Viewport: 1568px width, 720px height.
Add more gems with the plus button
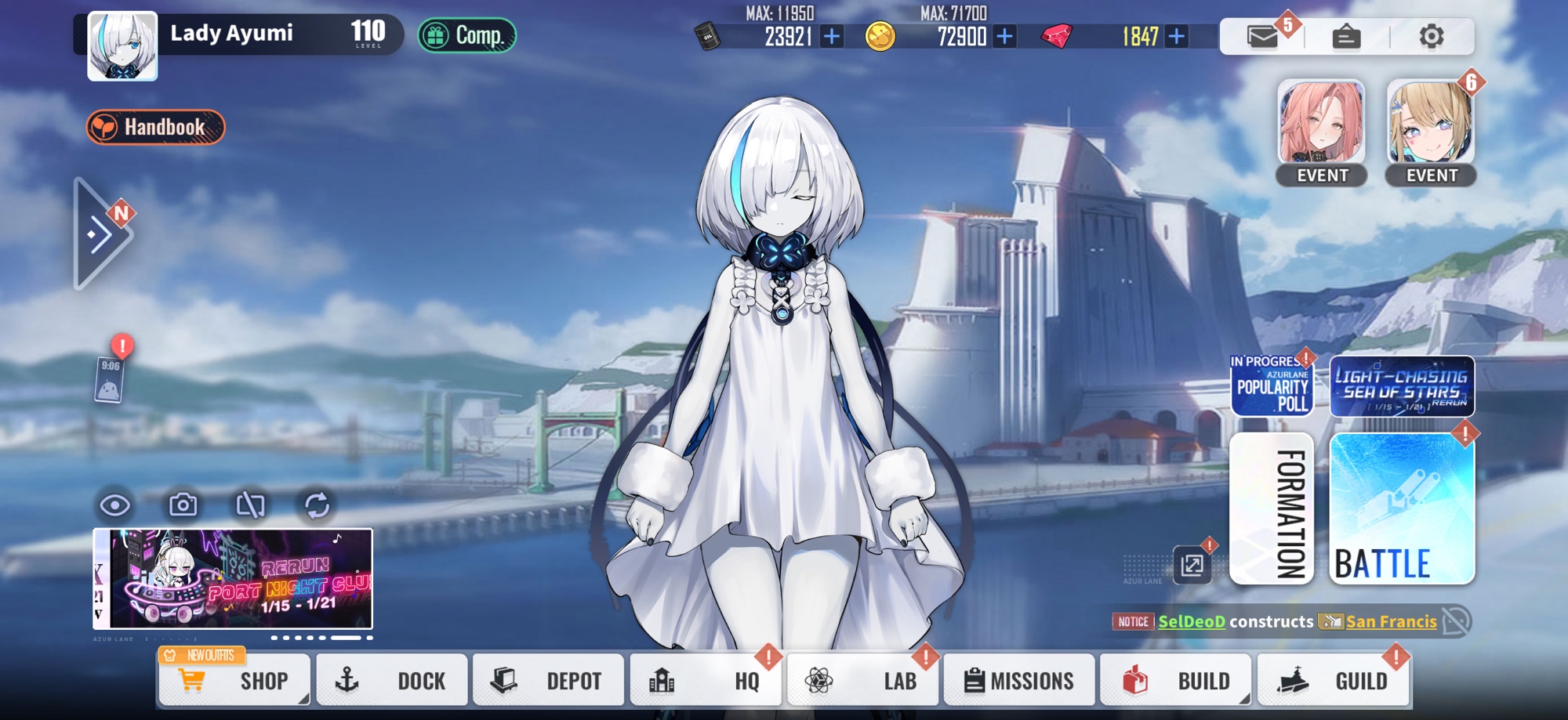point(1176,36)
